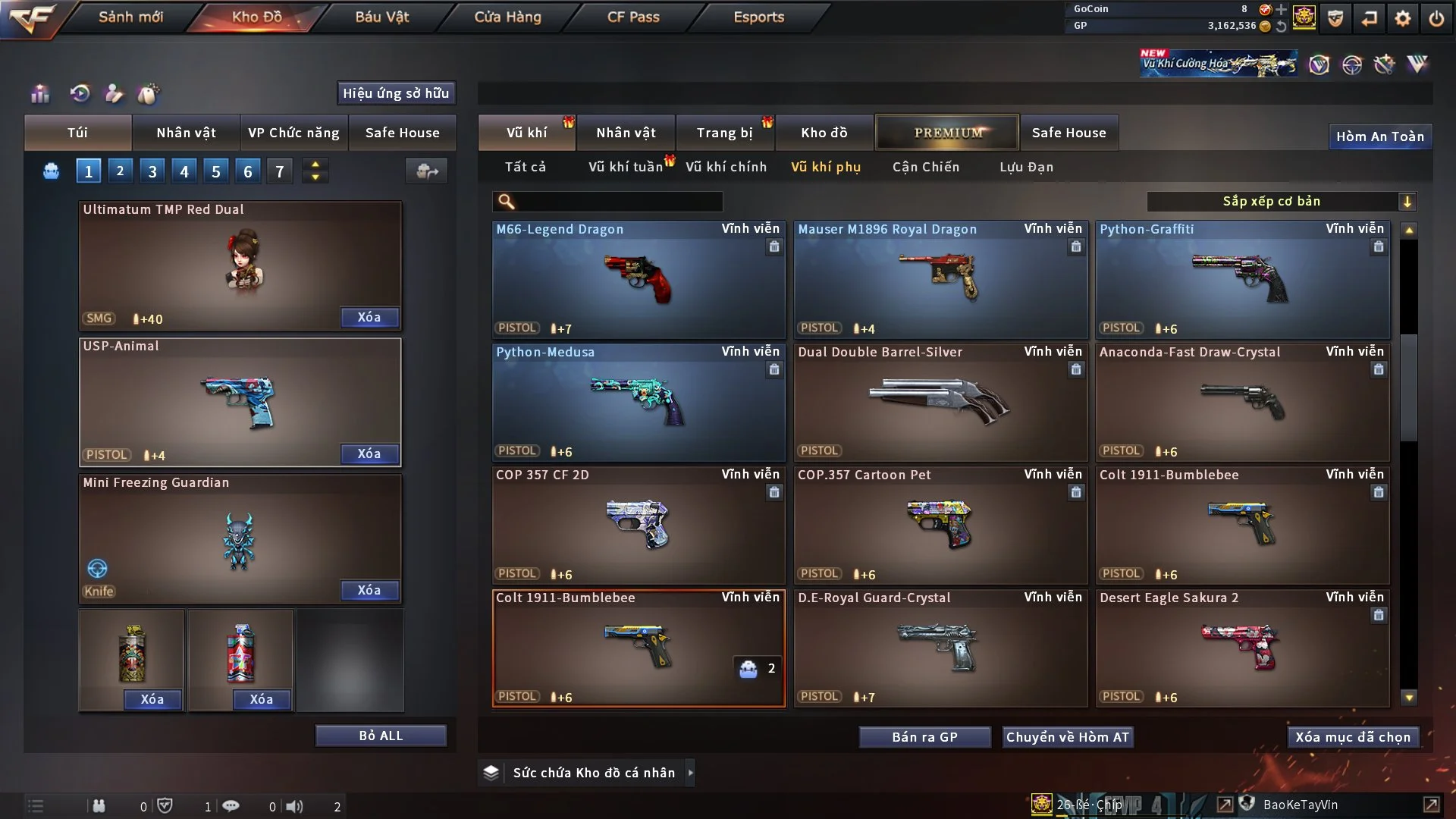Transfer item with Chuyển về Hòm AT
This screenshot has width=1456, height=819.
pos(1068,737)
